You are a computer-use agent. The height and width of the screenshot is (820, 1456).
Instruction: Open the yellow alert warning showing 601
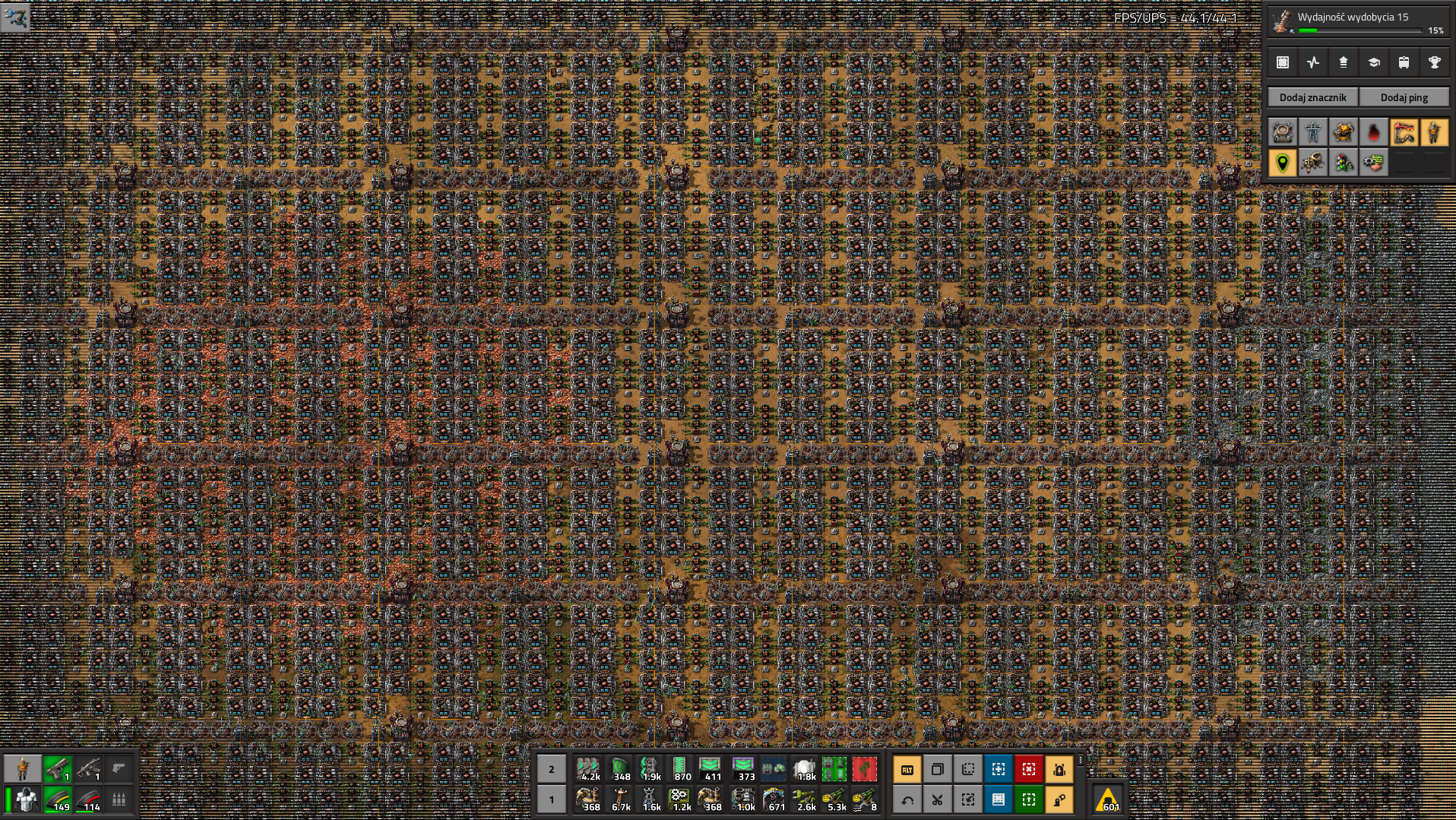coord(1108,799)
